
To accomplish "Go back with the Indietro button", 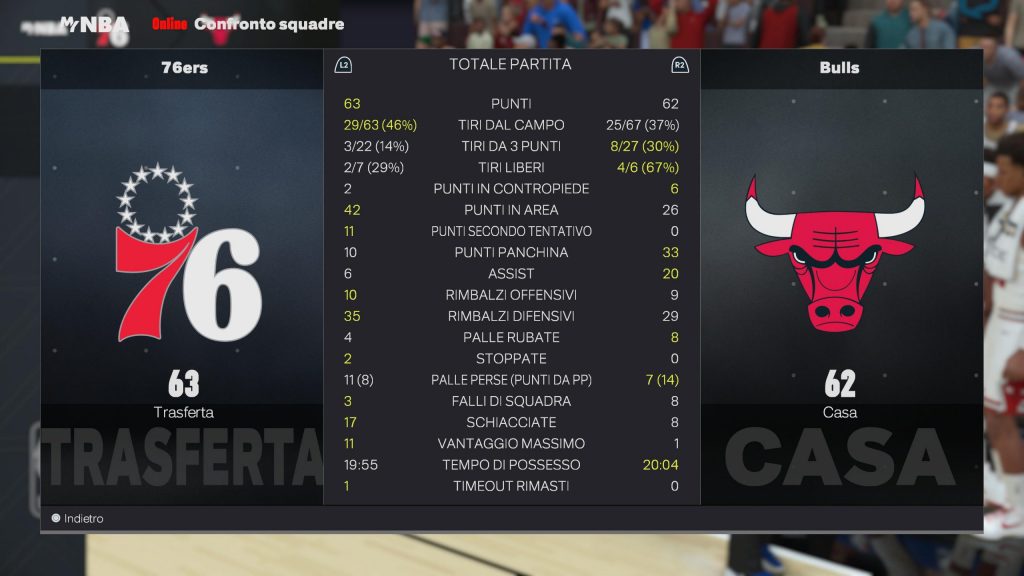I will tap(77, 519).
